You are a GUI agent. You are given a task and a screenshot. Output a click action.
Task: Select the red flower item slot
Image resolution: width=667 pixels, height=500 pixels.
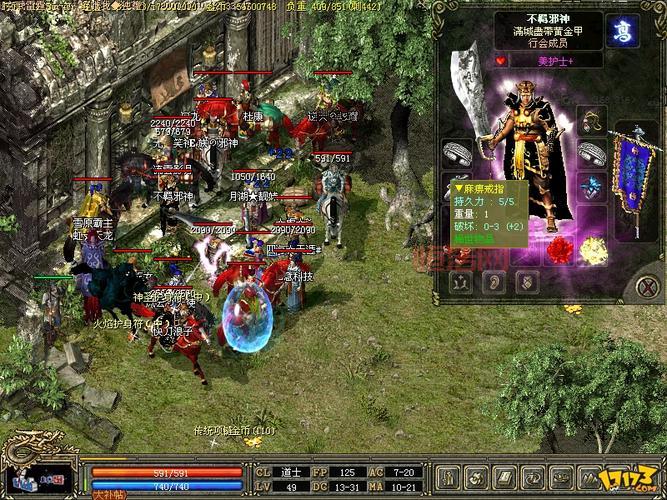pyautogui.click(x=561, y=248)
